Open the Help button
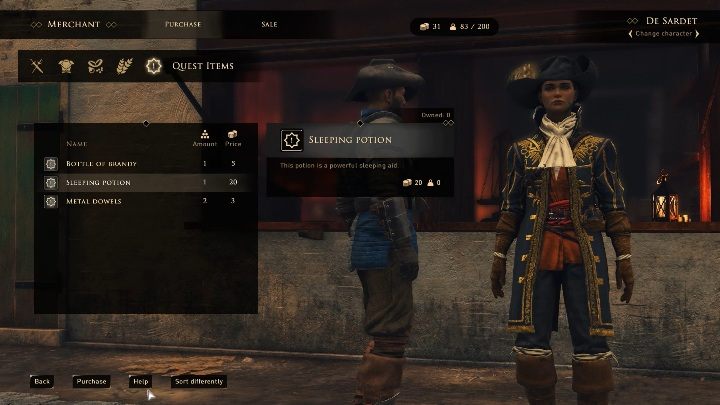 (x=140, y=381)
